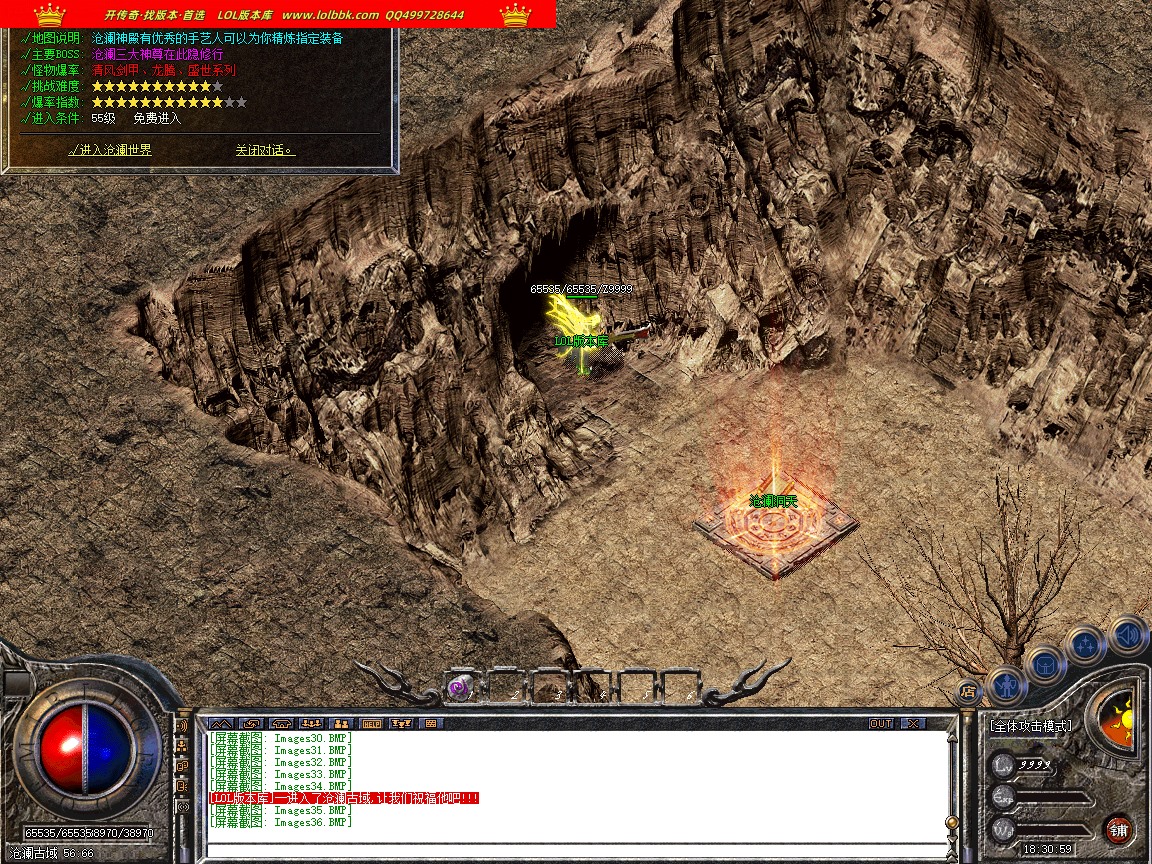
Task: Choose the 进入沧澜世界 dialogue option
Action: (x=111, y=150)
